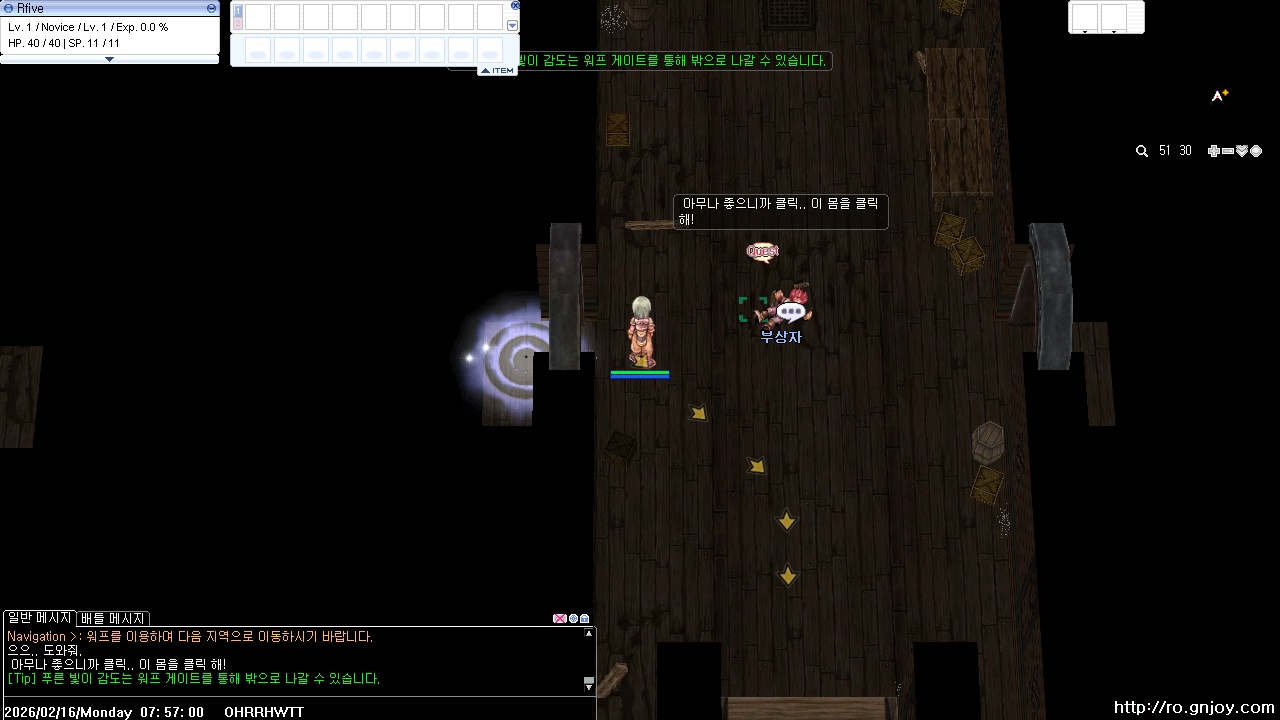Switch to hotkey bar row 2

click(x=238, y=23)
